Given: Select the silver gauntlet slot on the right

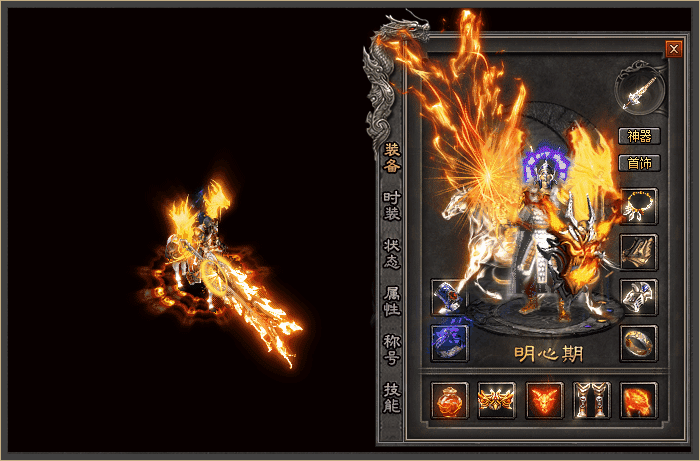Looking at the screenshot, I should point(638,297).
